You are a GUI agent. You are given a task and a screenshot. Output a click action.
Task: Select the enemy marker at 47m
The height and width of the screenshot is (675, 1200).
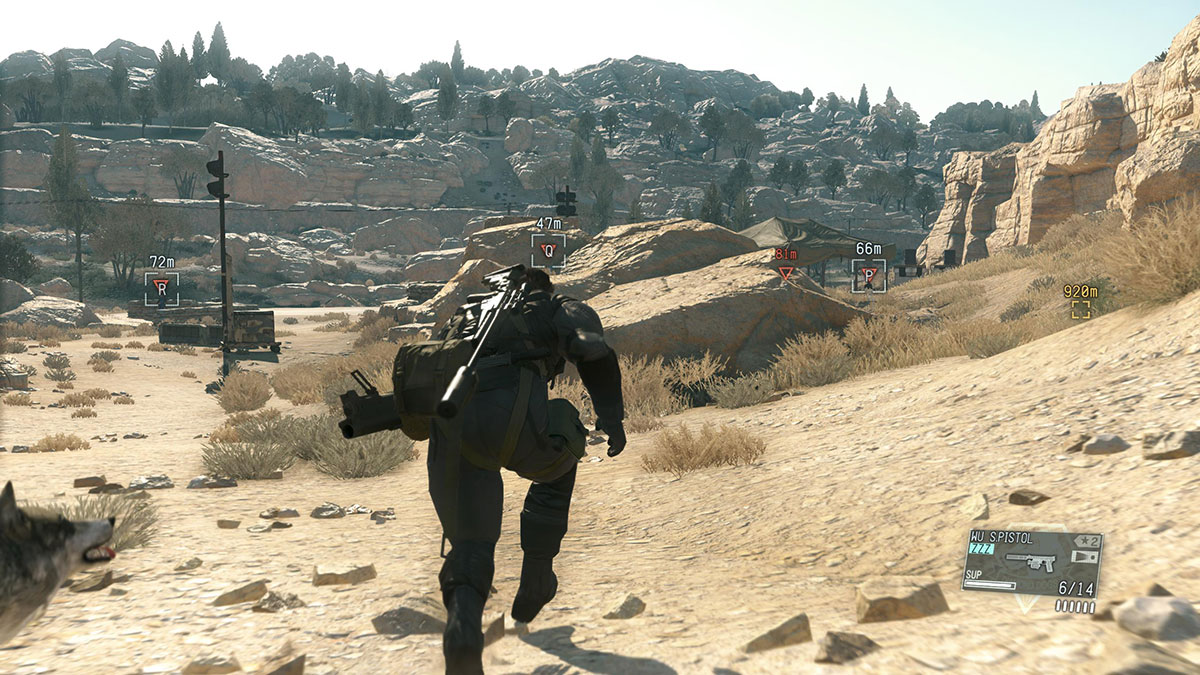coord(548,250)
